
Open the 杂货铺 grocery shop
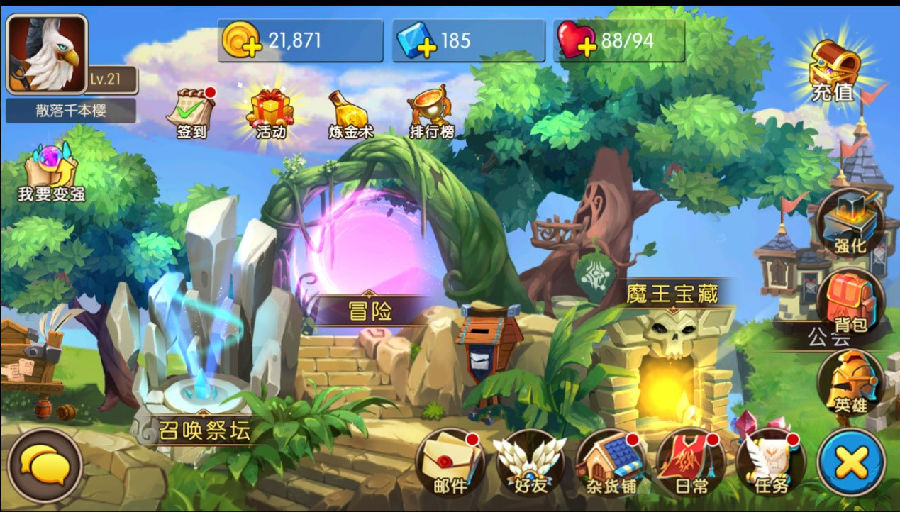point(610,463)
